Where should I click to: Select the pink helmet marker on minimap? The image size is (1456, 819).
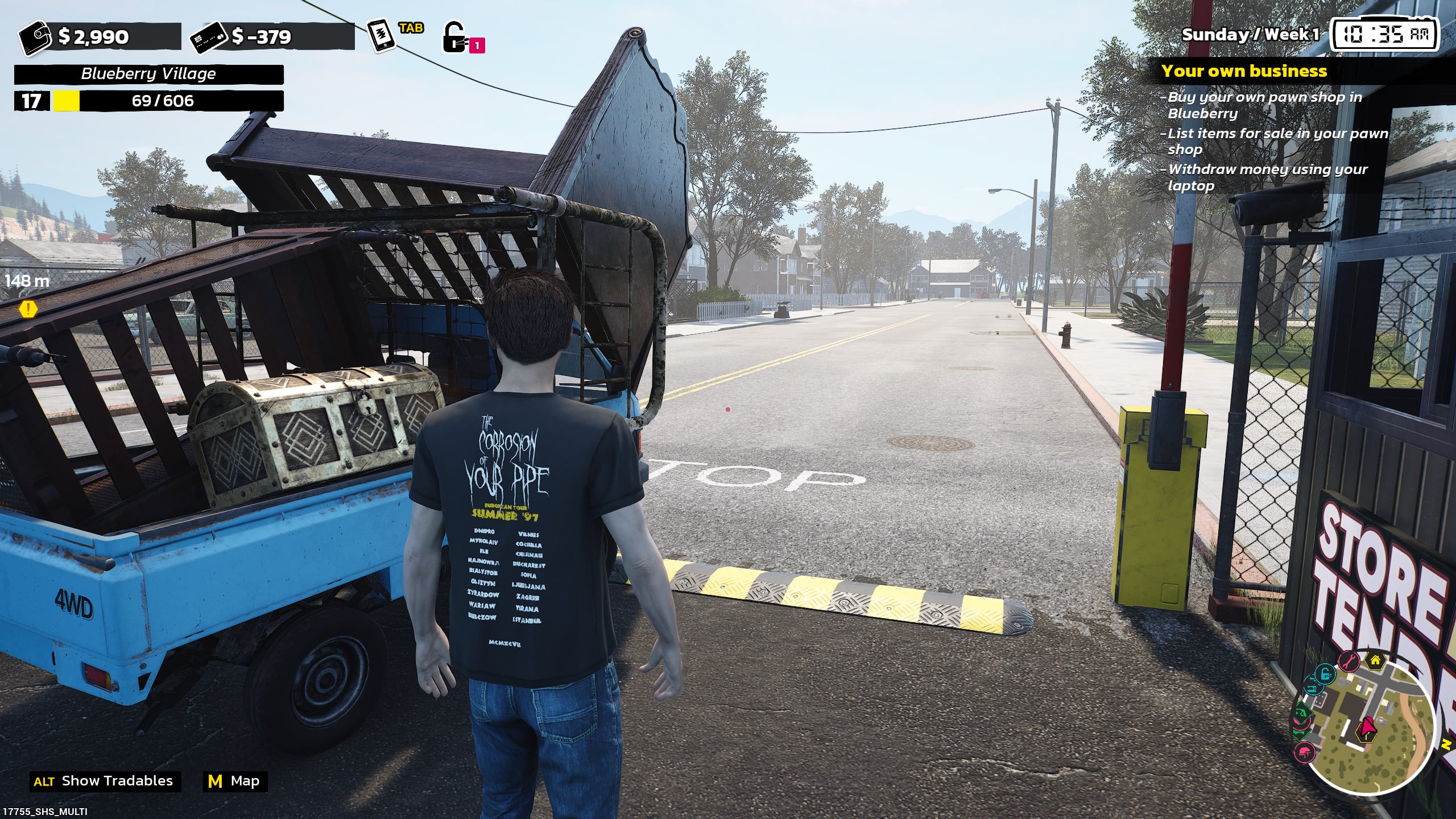(1305, 752)
